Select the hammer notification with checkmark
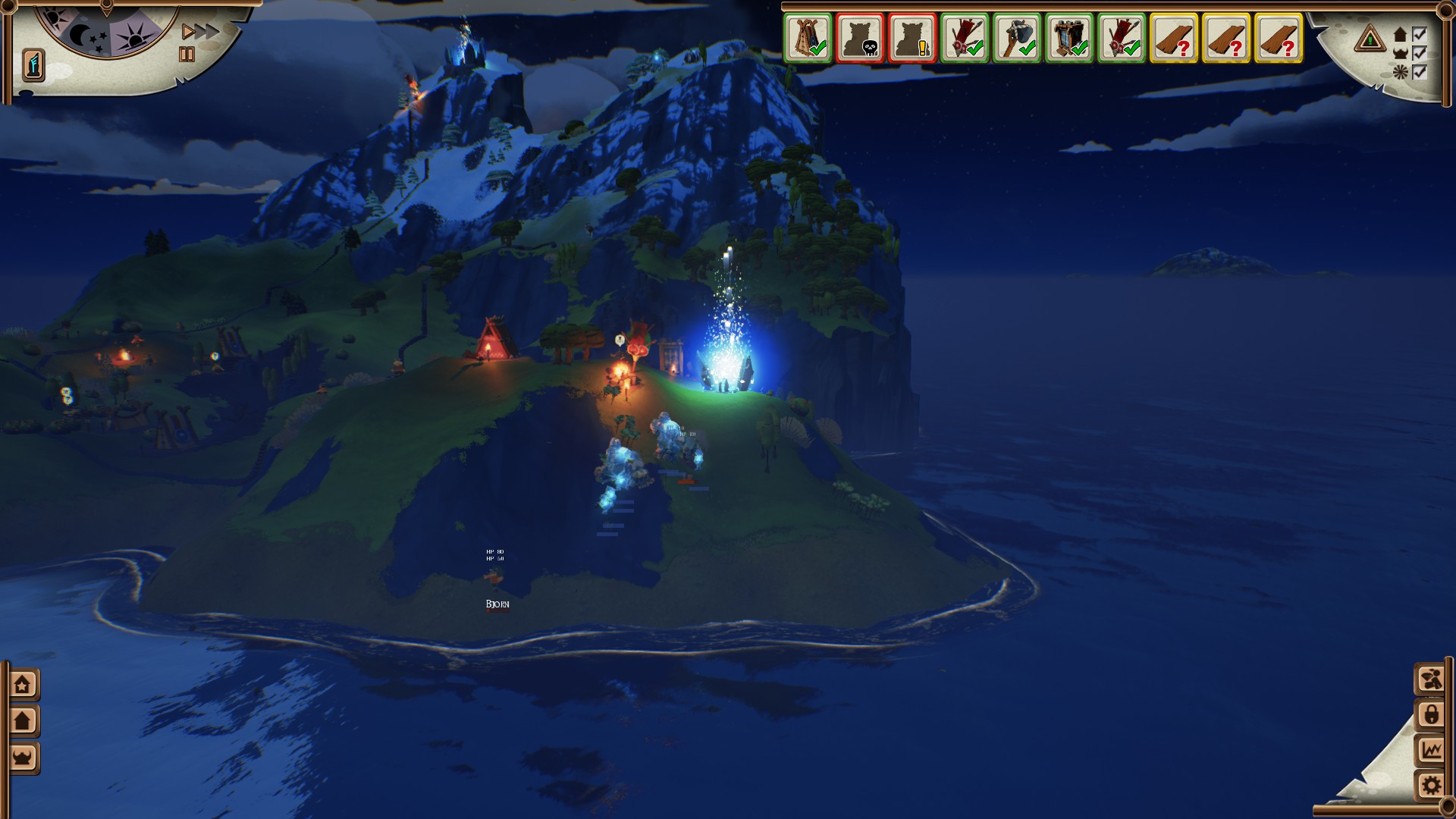Viewport: 1456px width, 819px height. click(1017, 37)
